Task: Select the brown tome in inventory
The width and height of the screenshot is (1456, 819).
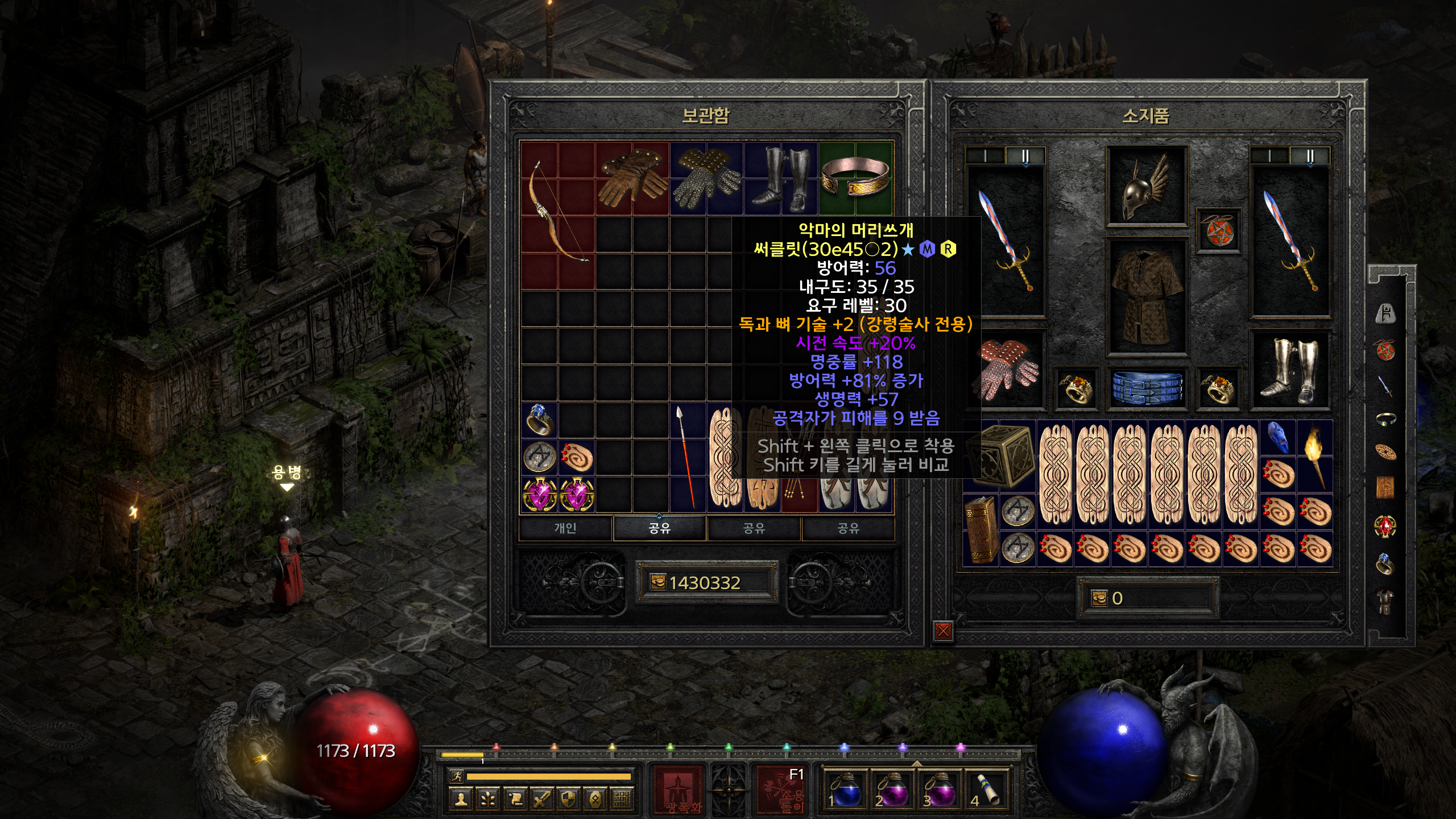Action: [981, 529]
